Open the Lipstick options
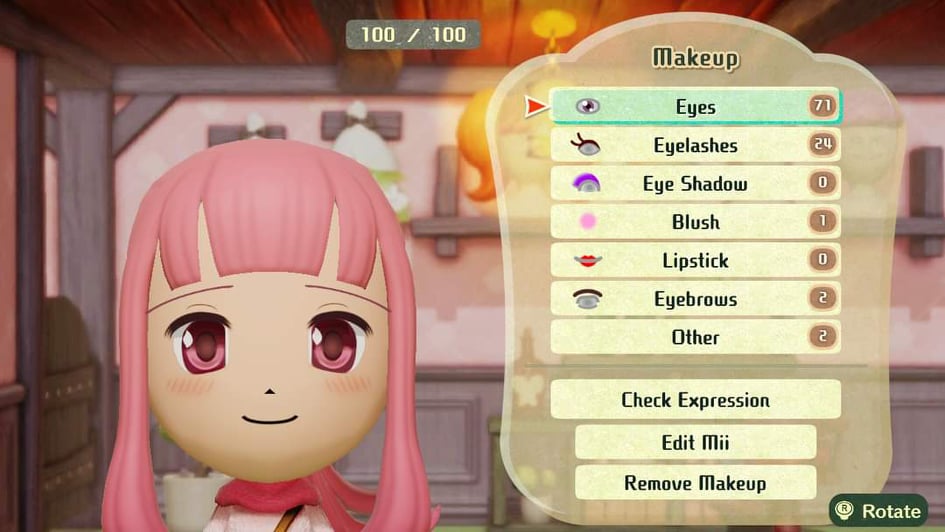 coord(695,261)
